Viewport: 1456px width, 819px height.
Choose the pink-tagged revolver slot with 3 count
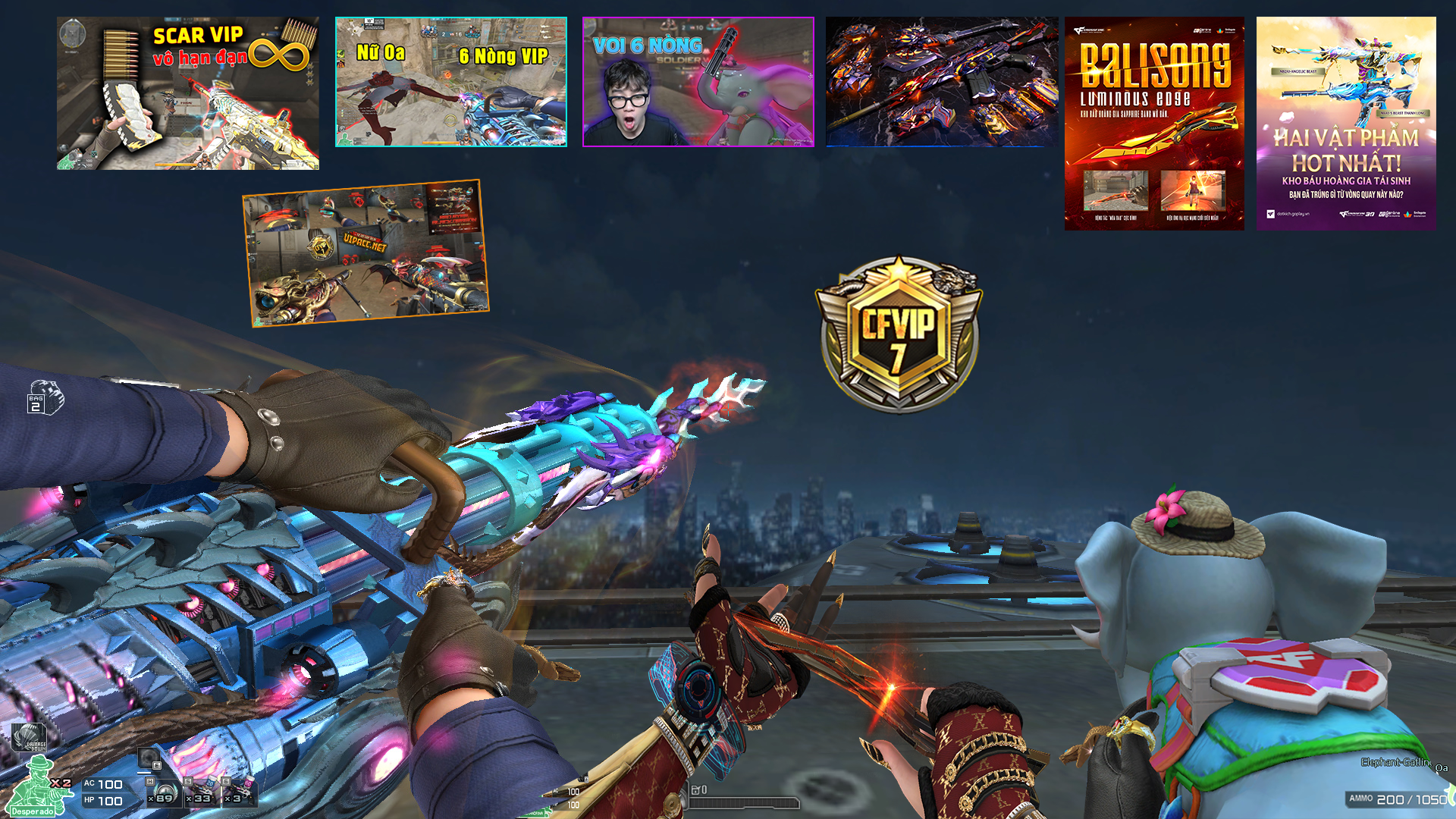pyautogui.click(x=239, y=792)
